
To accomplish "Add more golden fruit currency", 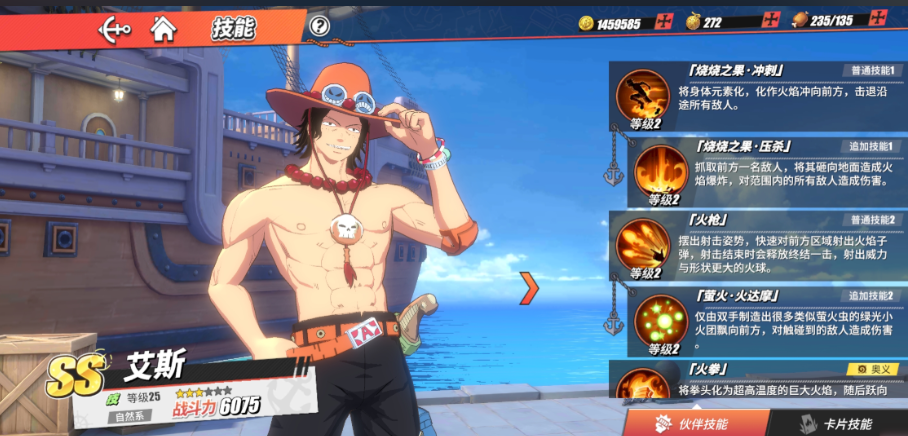I will pyautogui.click(x=770, y=20).
